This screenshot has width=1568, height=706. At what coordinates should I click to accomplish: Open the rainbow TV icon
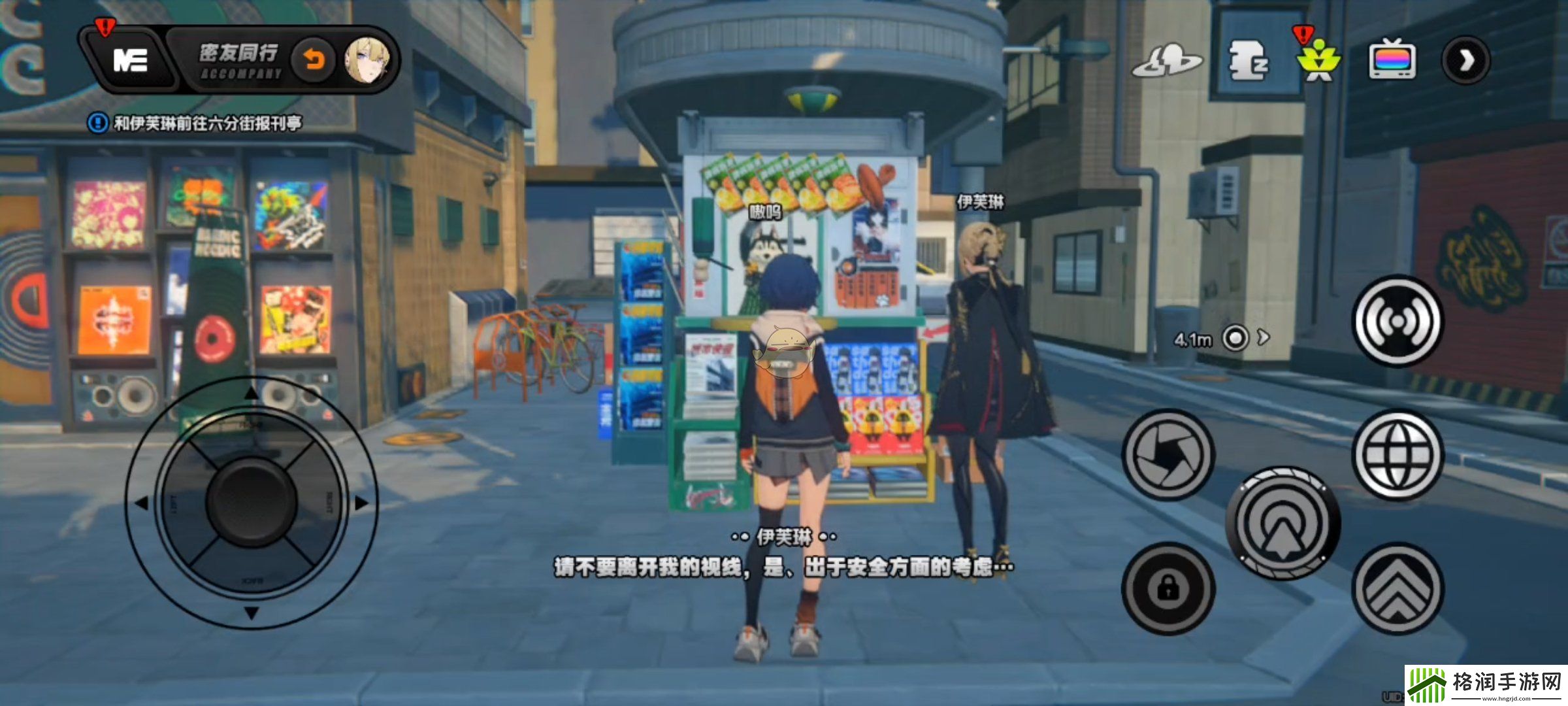point(1392,61)
